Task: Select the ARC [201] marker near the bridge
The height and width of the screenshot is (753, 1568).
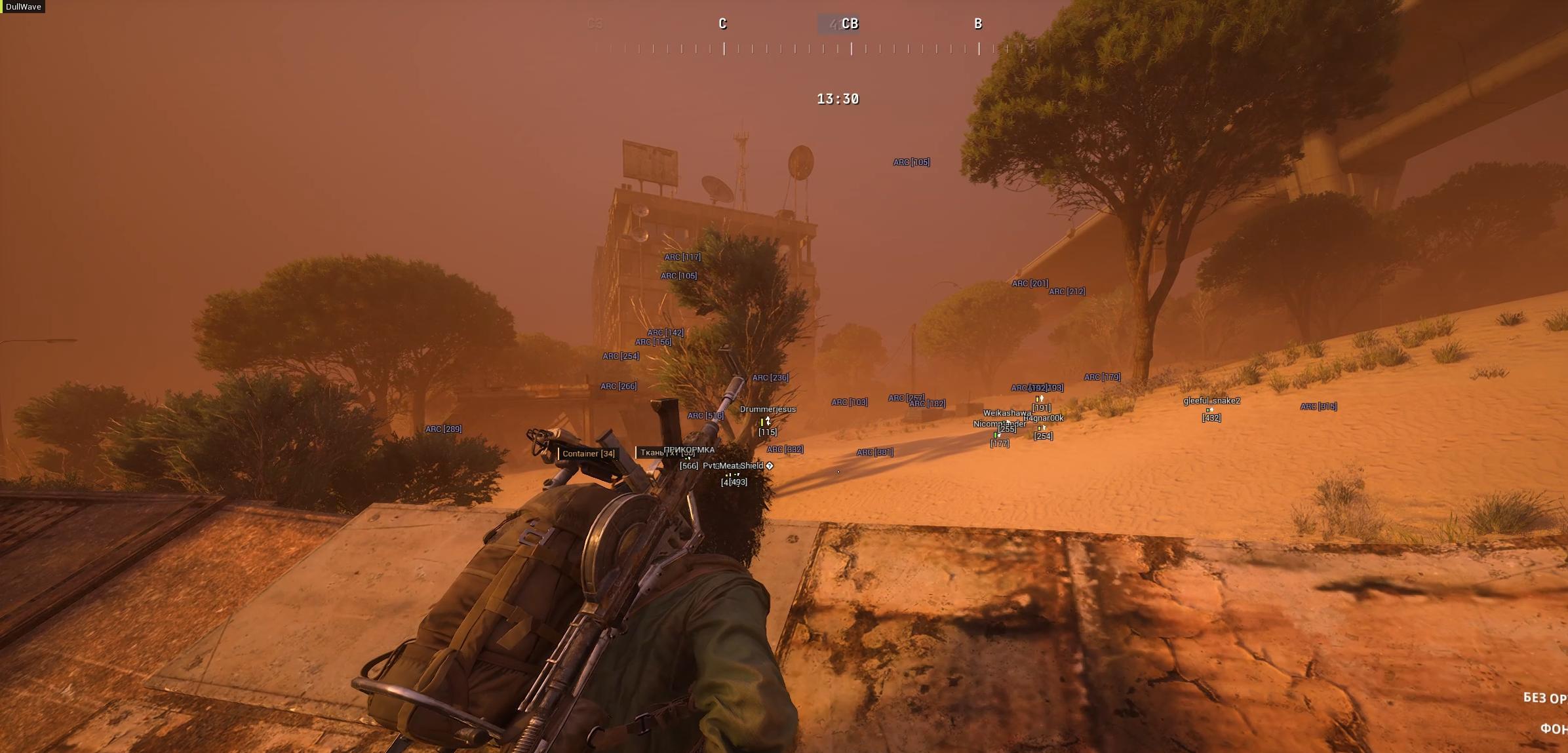Action: pos(1030,282)
